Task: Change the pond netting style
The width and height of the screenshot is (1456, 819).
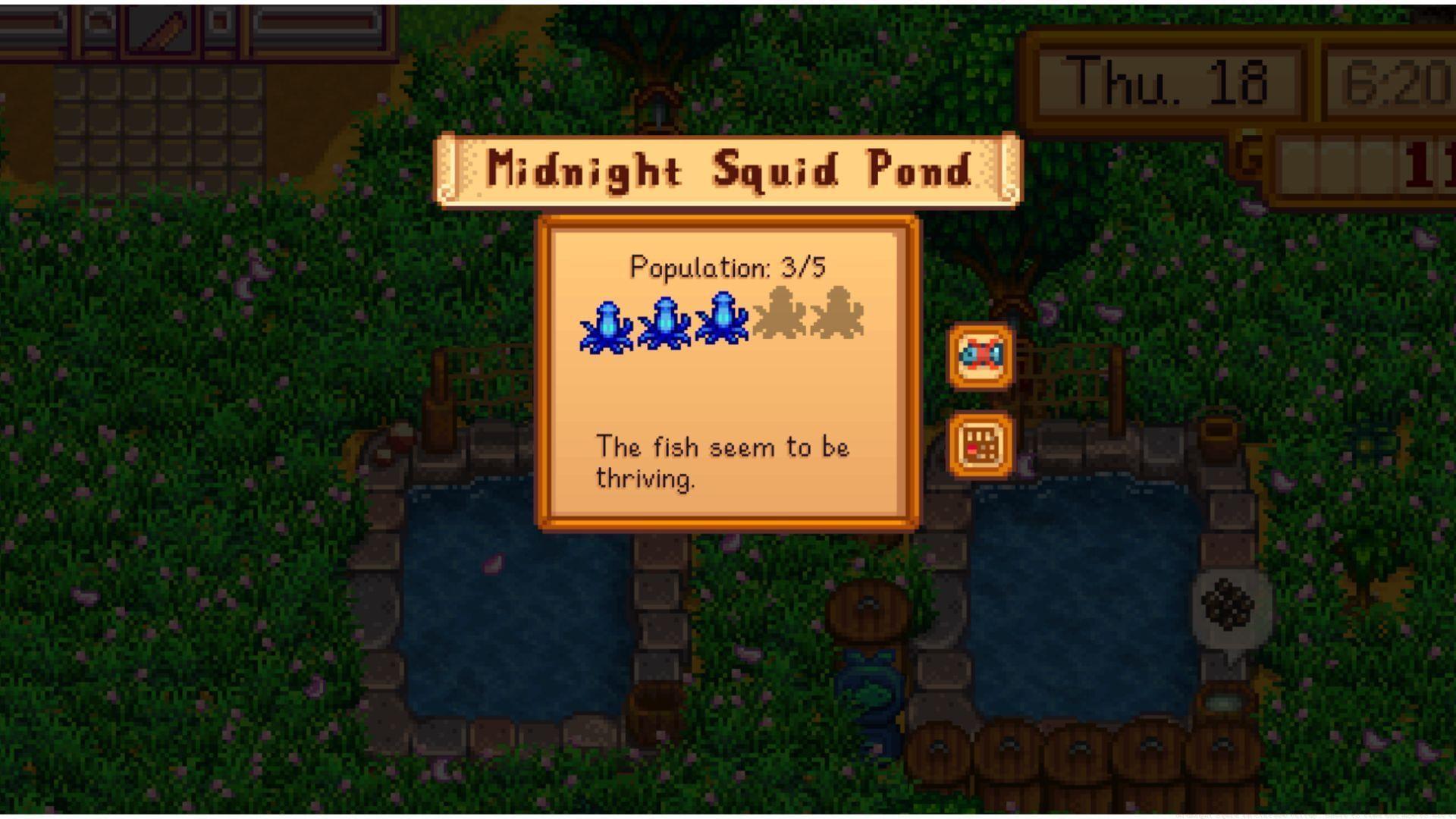Action: tap(981, 445)
